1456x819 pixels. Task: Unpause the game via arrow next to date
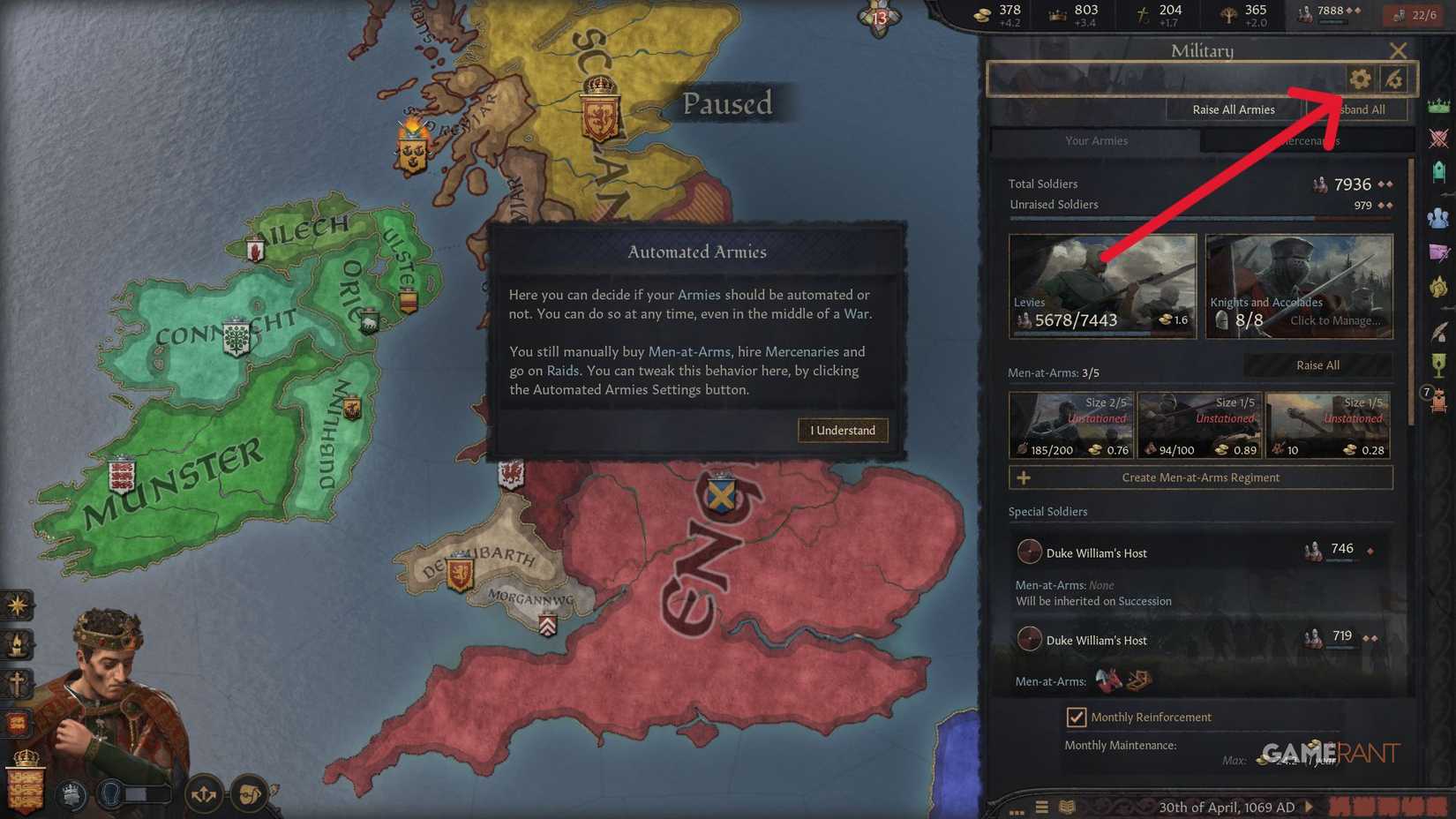click(x=1310, y=807)
